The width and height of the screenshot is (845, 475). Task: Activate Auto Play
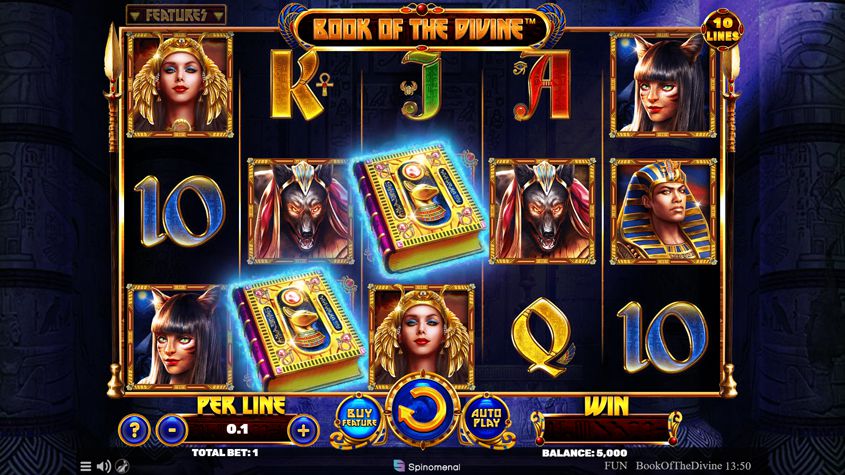[485, 413]
